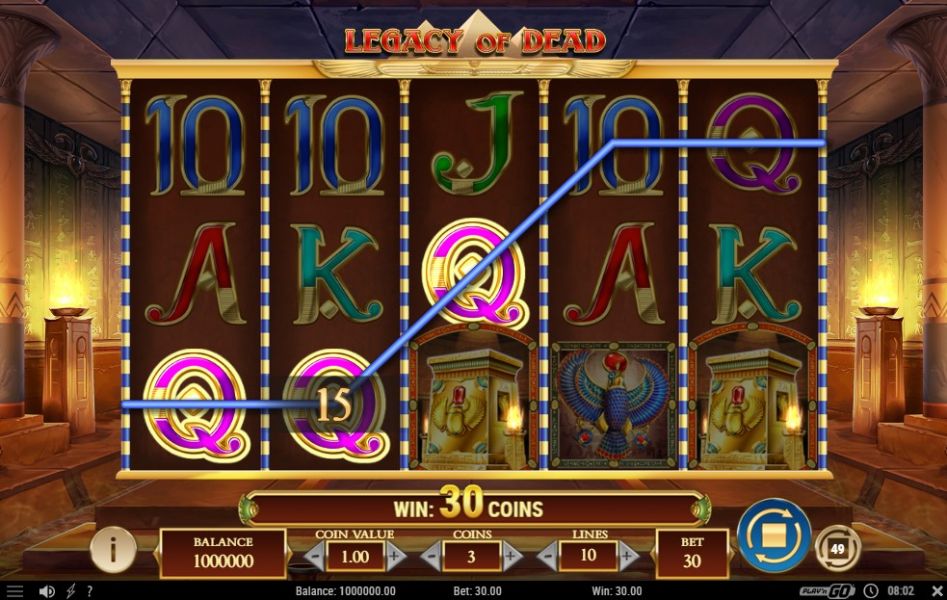Image resolution: width=947 pixels, height=600 pixels.
Task: Open the paytable info button
Action: tap(113, 548)
